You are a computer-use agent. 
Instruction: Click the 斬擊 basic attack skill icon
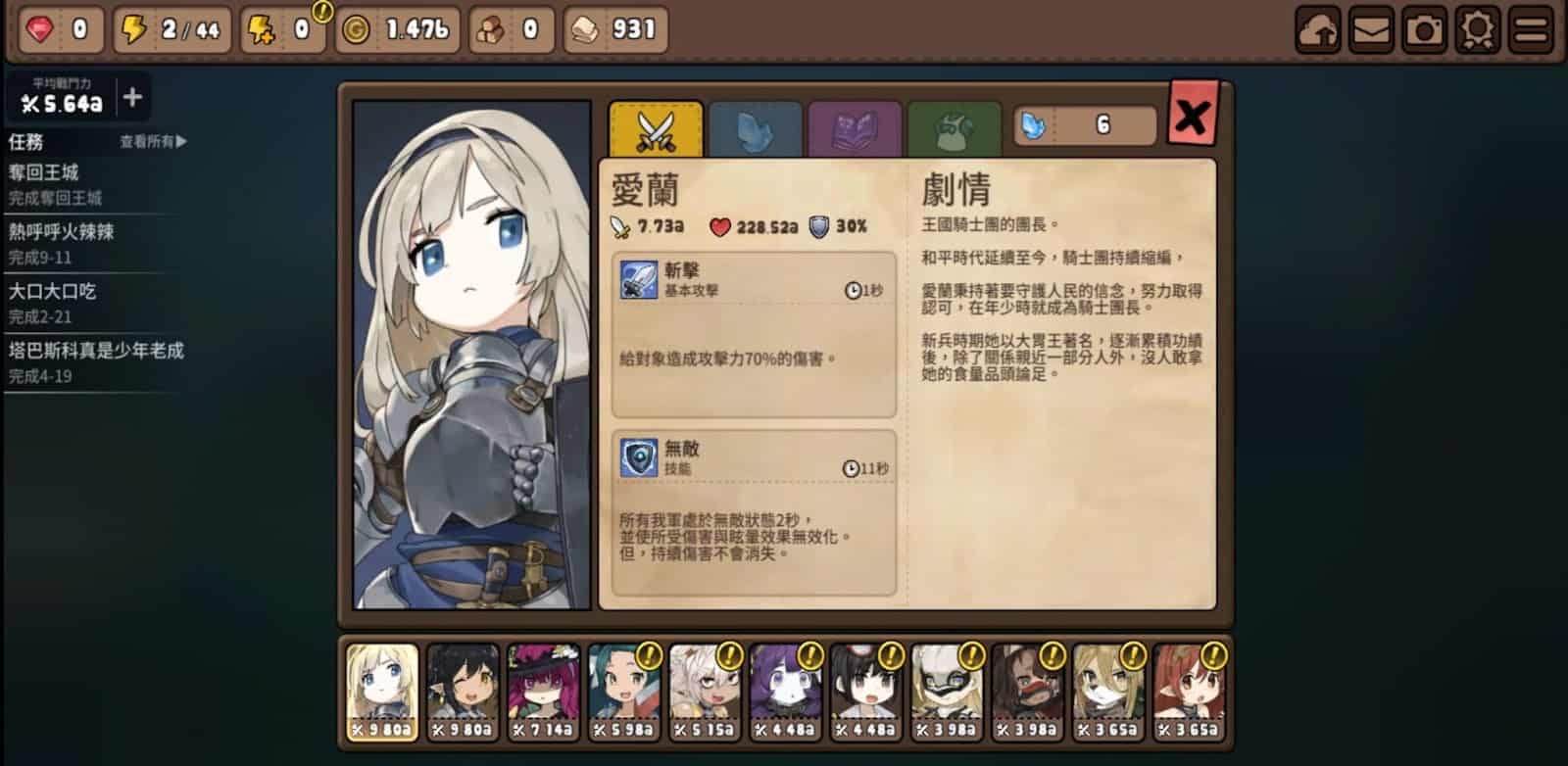639,279
